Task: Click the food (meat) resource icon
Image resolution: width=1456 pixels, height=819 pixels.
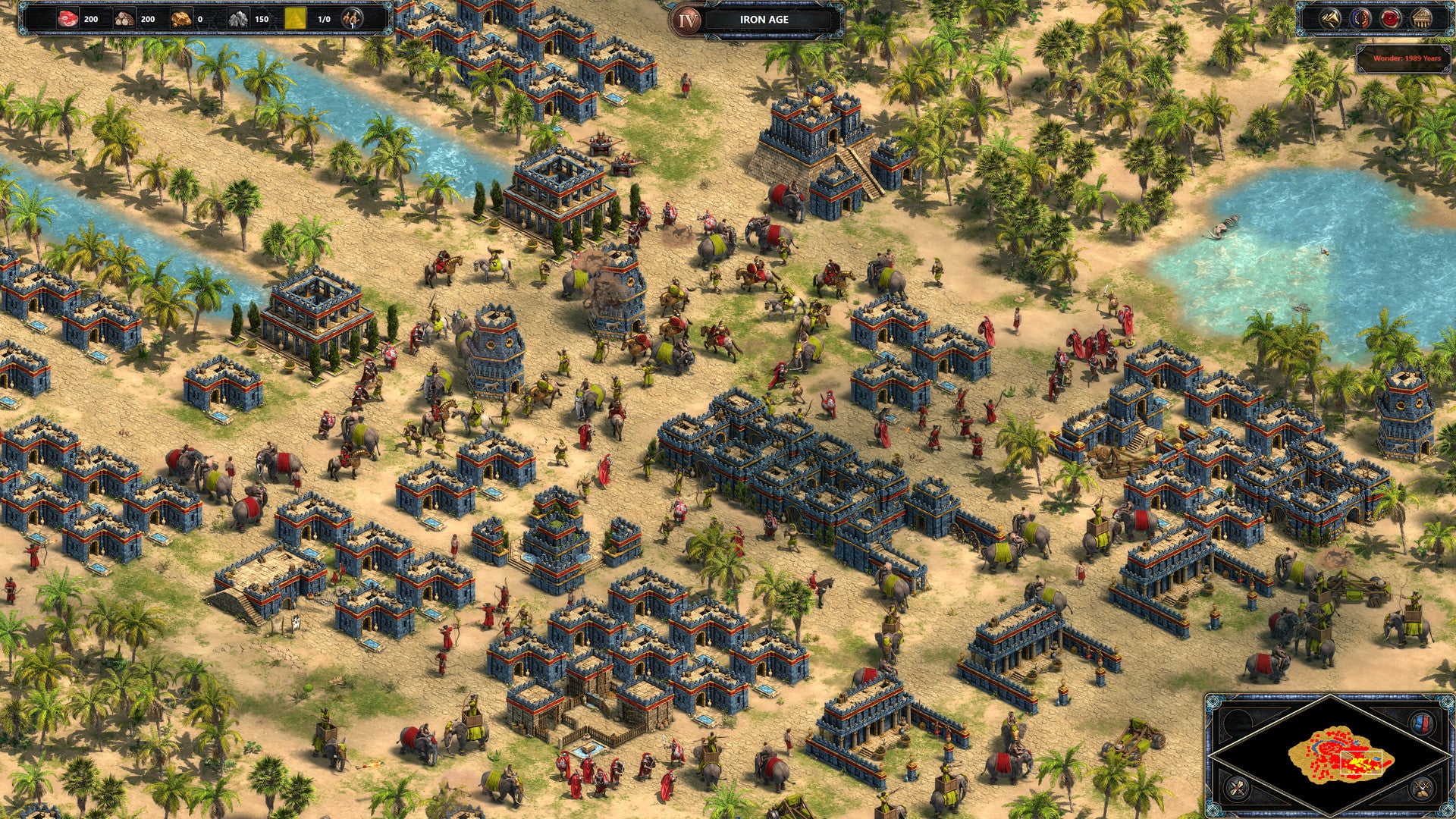Action: 67,17
